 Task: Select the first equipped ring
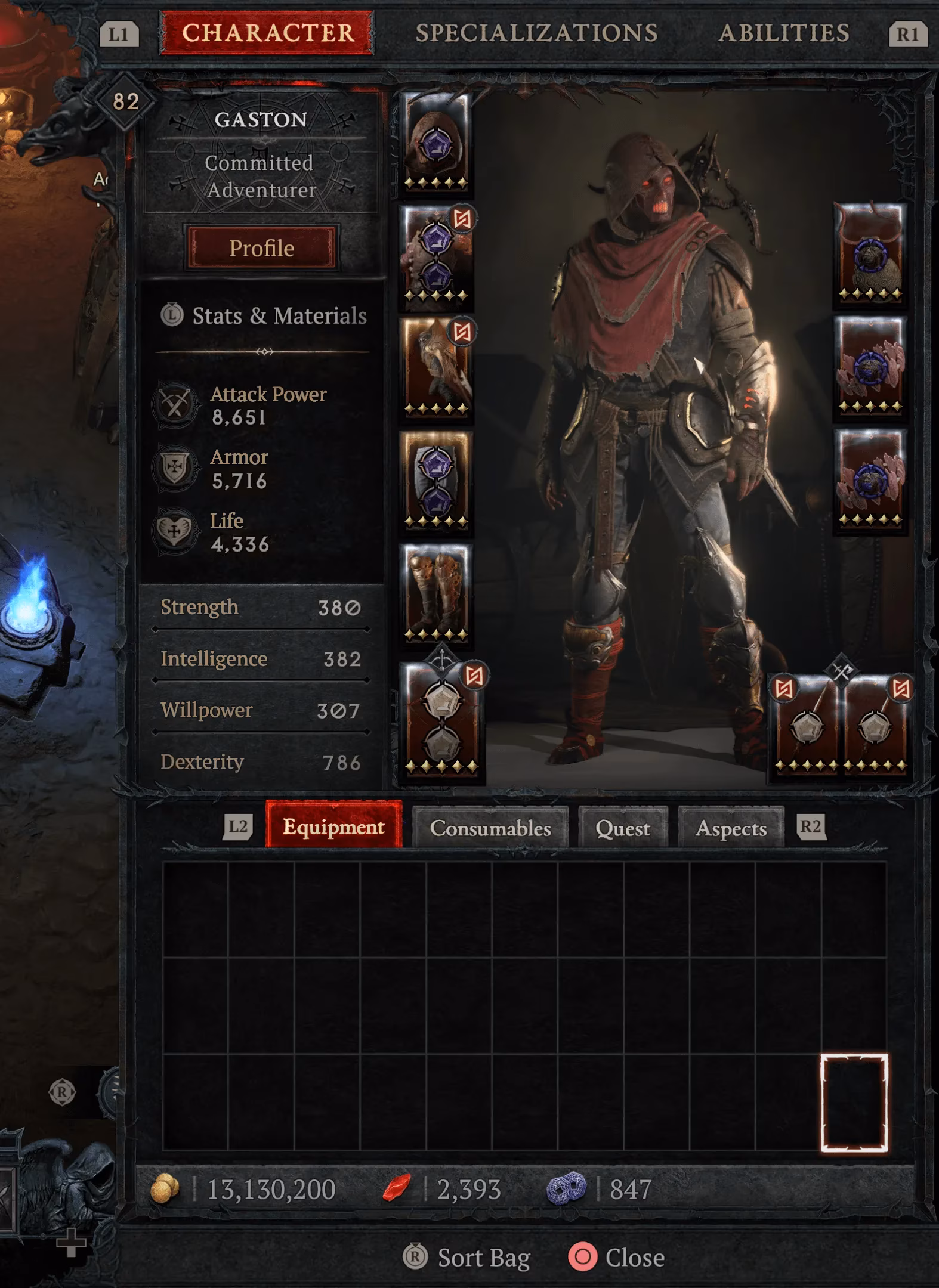click(869, 370)
